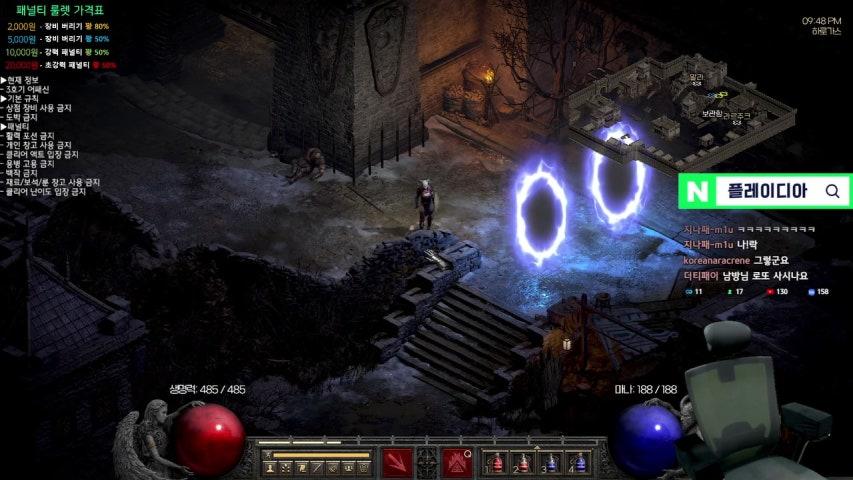This screenshot has width=853, height=480.
Task: Use the mana potion in belt slot 3
Action: [x=550, y=463]
